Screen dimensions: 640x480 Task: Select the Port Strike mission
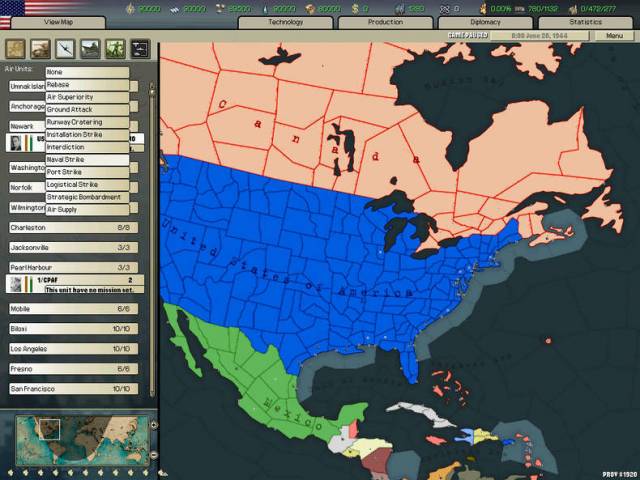[x=87, y=172]
